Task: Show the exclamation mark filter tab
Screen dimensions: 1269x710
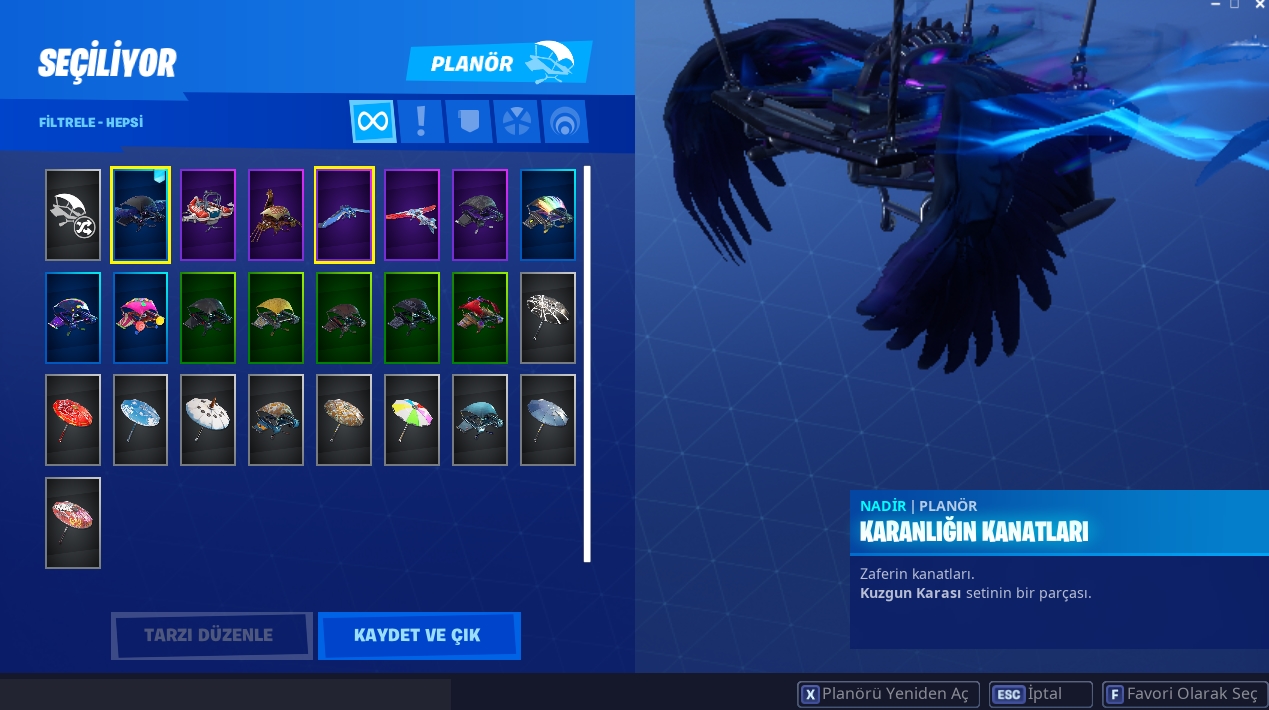Action: point(421,122)
